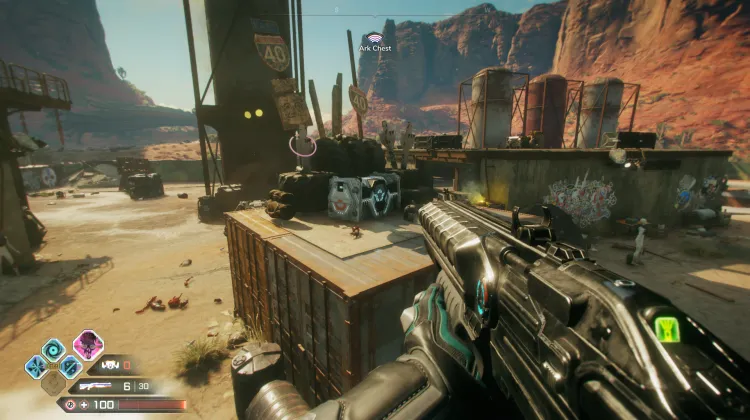Image resolution: width=750 pixels, height=420 pixels.
Task: Activate the pink skull Overdrive ability
Action: [x=88, y=344]
